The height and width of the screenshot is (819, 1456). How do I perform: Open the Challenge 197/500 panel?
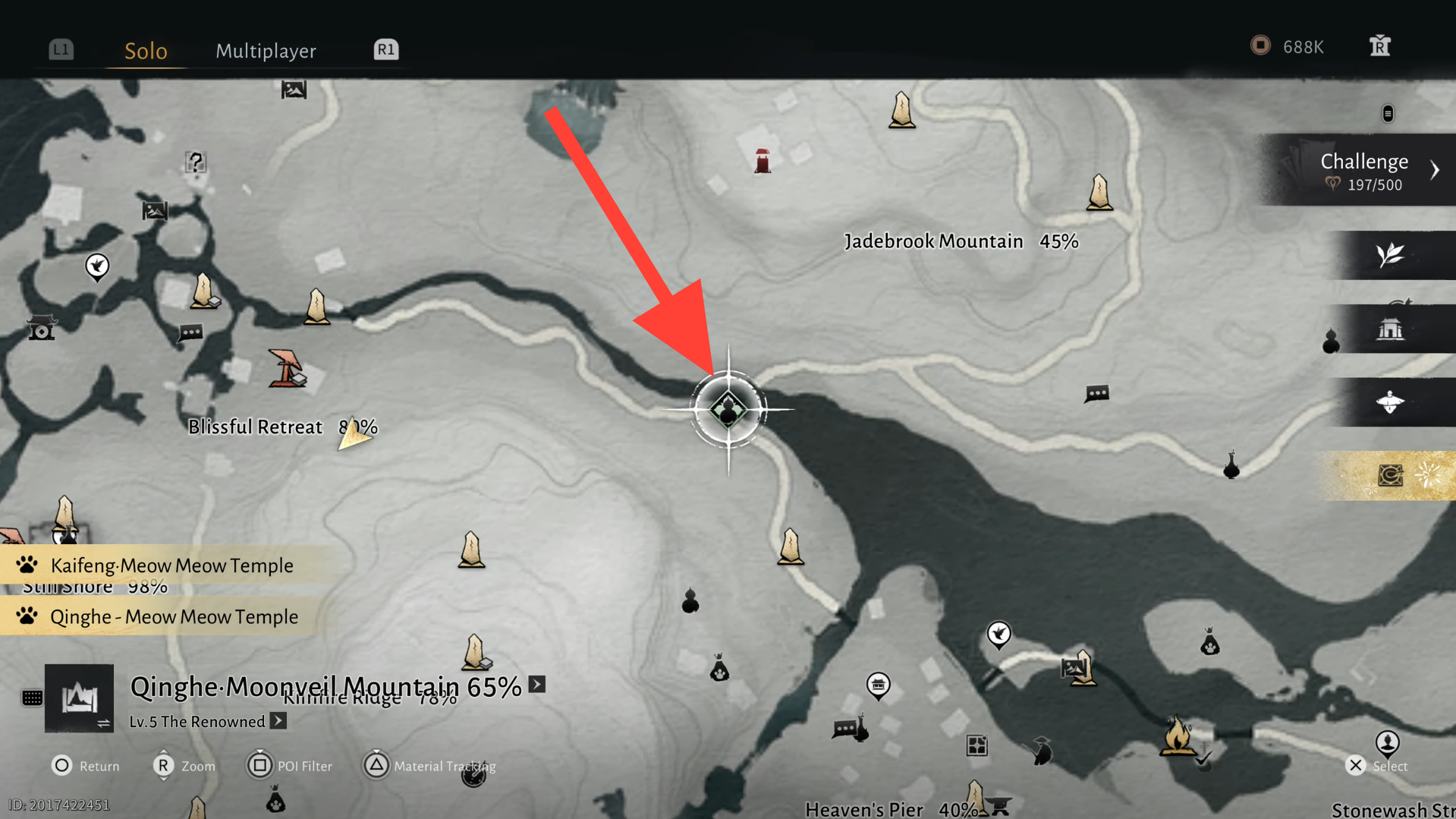point(1364,171)
